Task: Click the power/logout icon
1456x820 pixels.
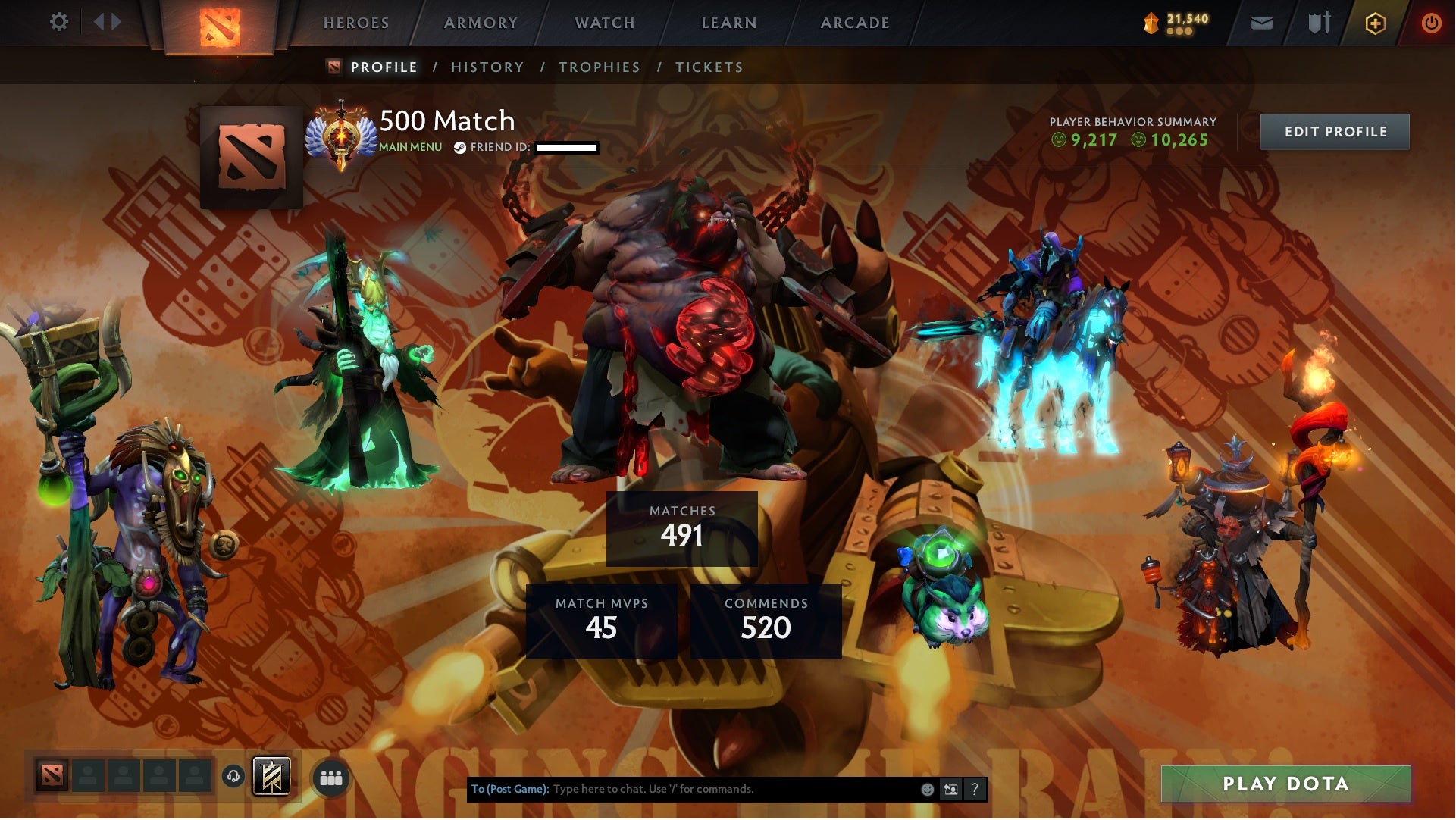Action: [x=1432, y=23]
